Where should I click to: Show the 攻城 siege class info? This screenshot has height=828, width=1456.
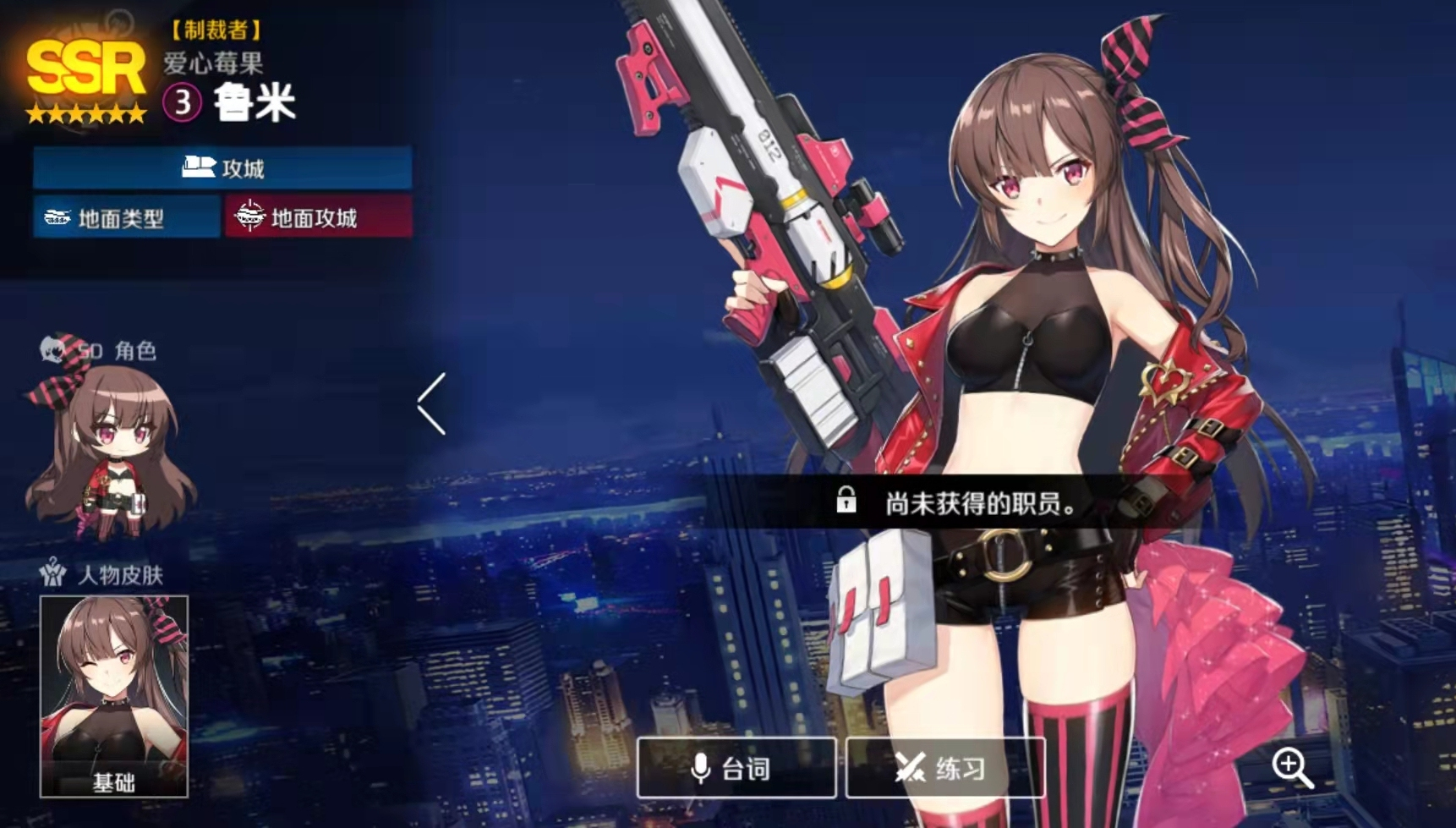[x=222, y=167]
